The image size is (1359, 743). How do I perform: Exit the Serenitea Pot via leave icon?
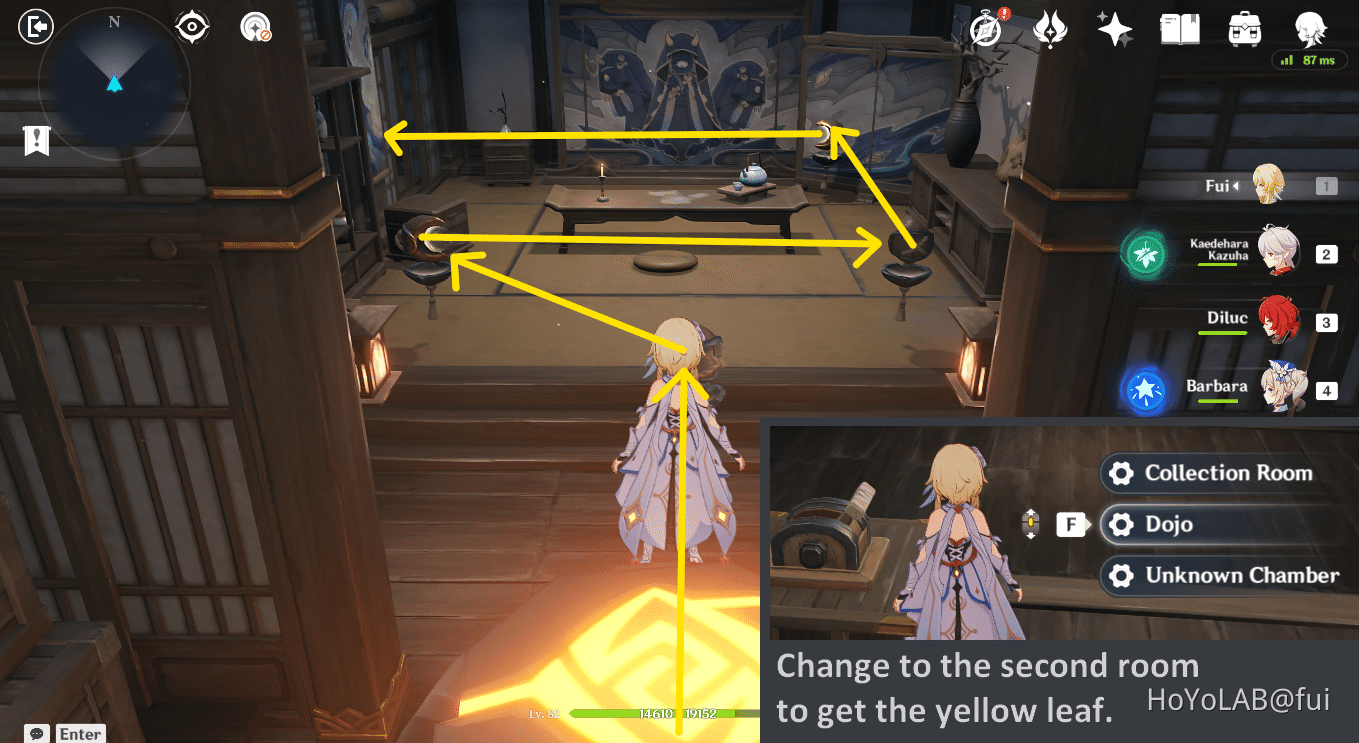click(x=35, y=27)
